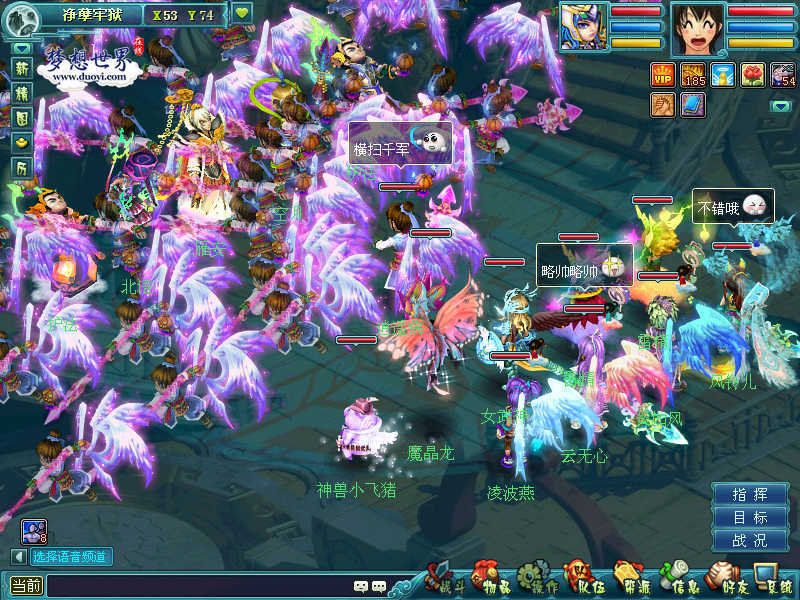Click the 指挥 command button
The height and width of the screenshot is (600, 800).
tap(750, 495)
